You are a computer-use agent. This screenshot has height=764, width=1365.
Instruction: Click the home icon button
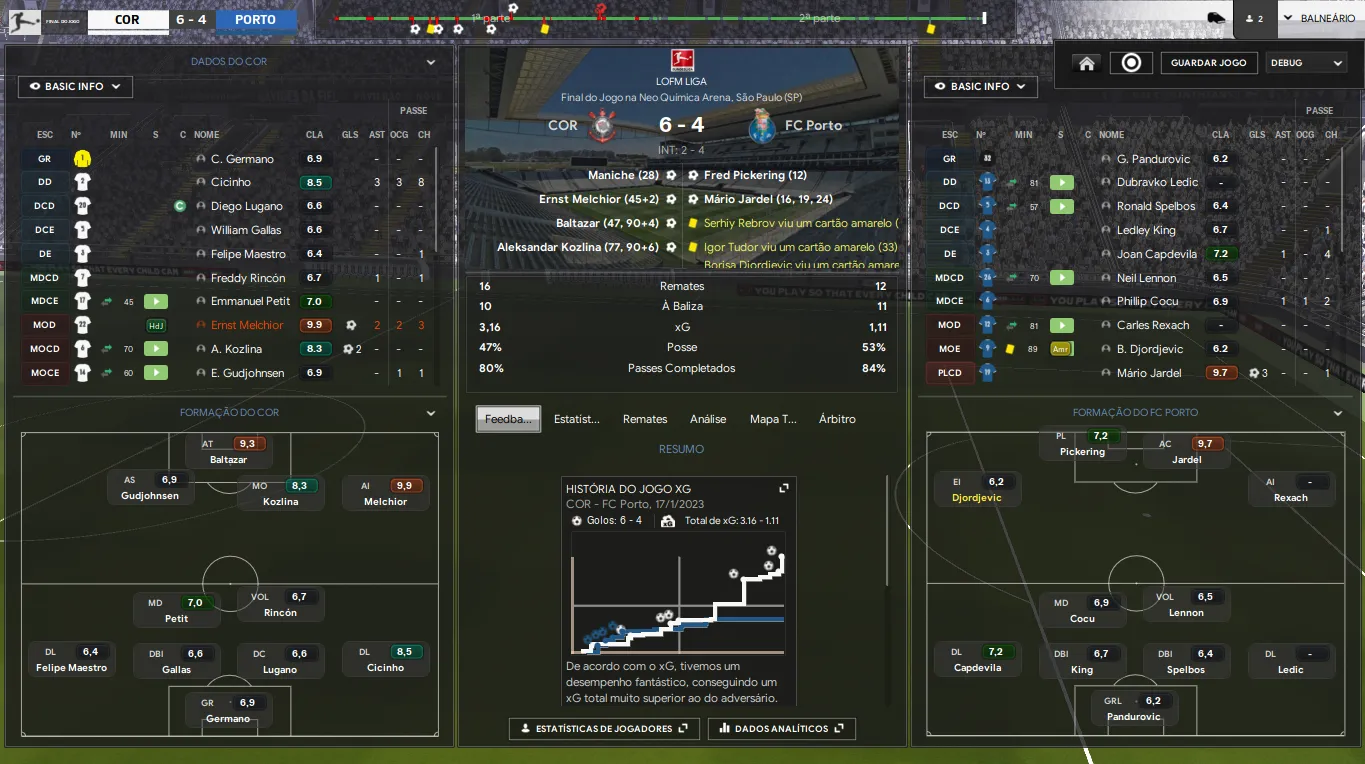[x=1087, y=63]
